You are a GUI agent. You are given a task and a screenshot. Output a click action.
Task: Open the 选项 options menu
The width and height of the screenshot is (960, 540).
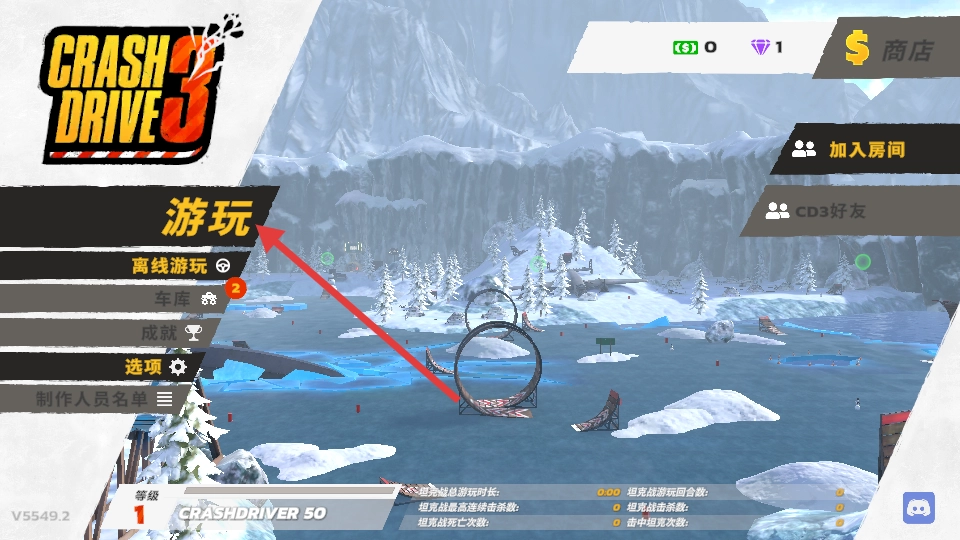pos(155,366)
